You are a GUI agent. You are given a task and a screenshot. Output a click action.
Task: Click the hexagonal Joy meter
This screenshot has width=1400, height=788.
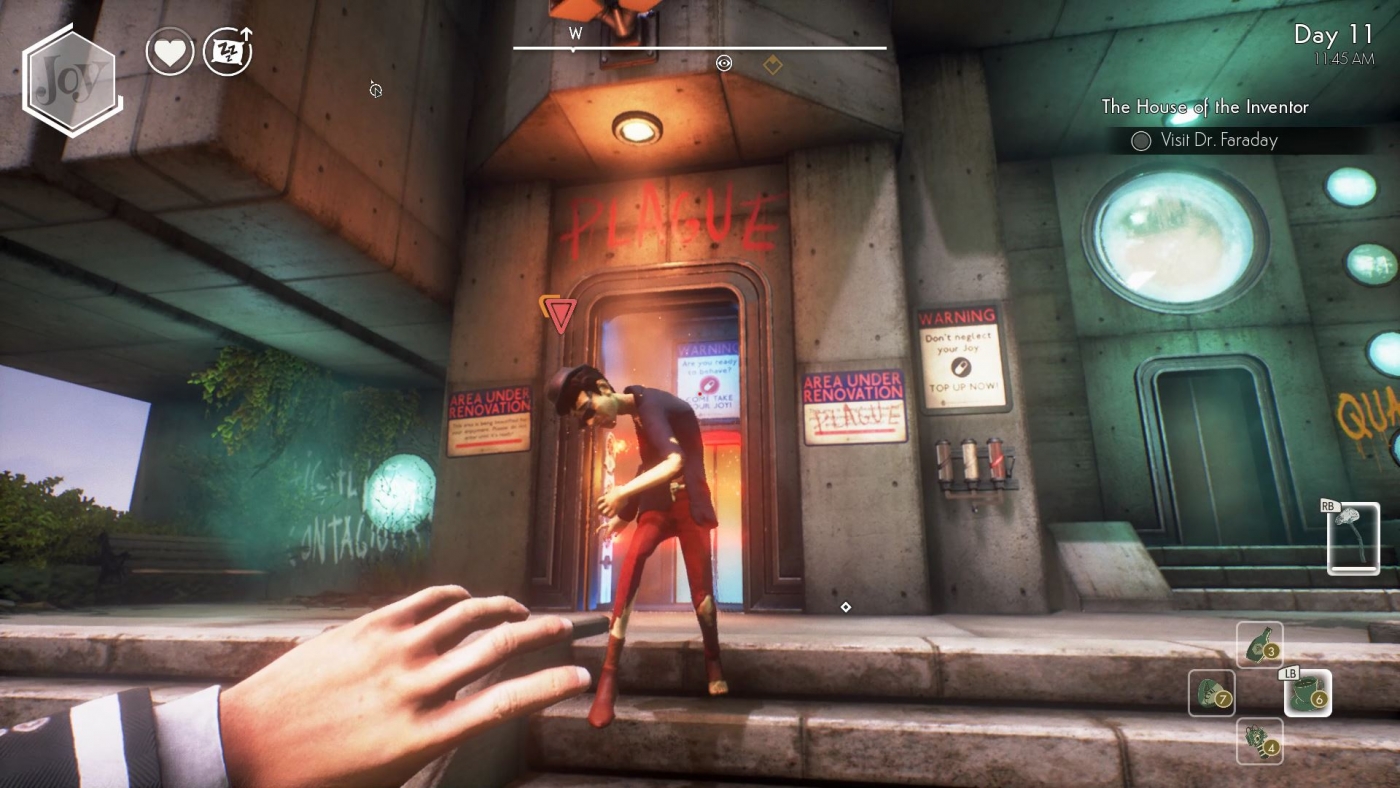(x=70, y=78)
